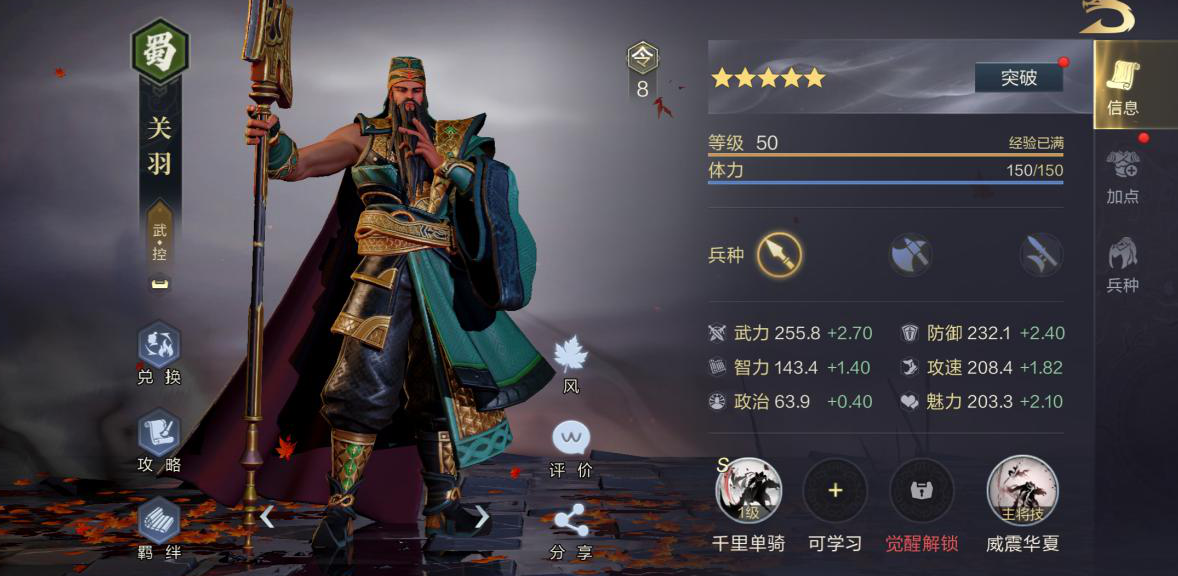Screen dimensions: 1178x576
Task: Choose the spear troop type icon
Action: click(779, 255)
